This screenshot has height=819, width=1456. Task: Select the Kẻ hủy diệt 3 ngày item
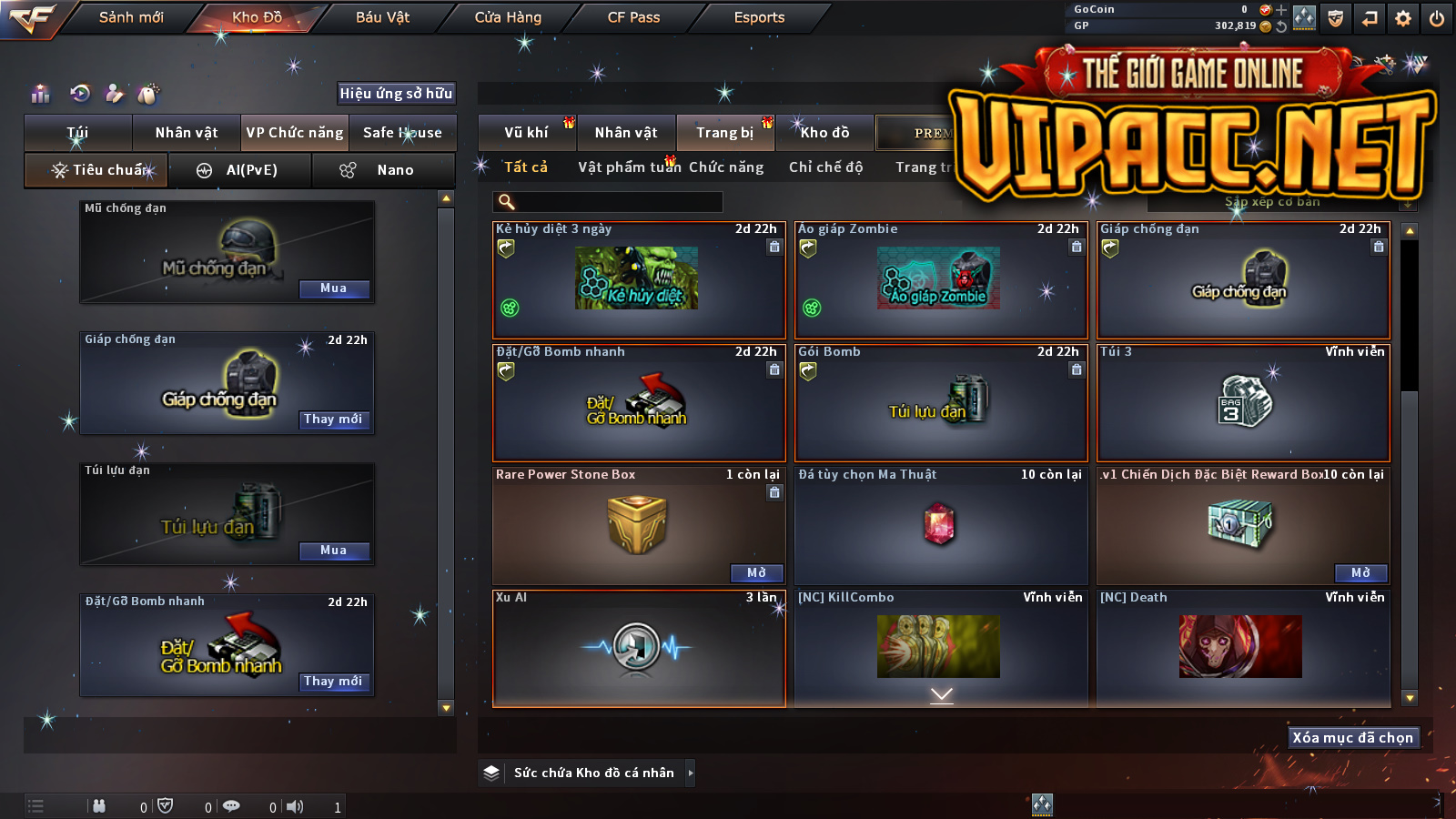pyautogui.click(x=638, y=280)
